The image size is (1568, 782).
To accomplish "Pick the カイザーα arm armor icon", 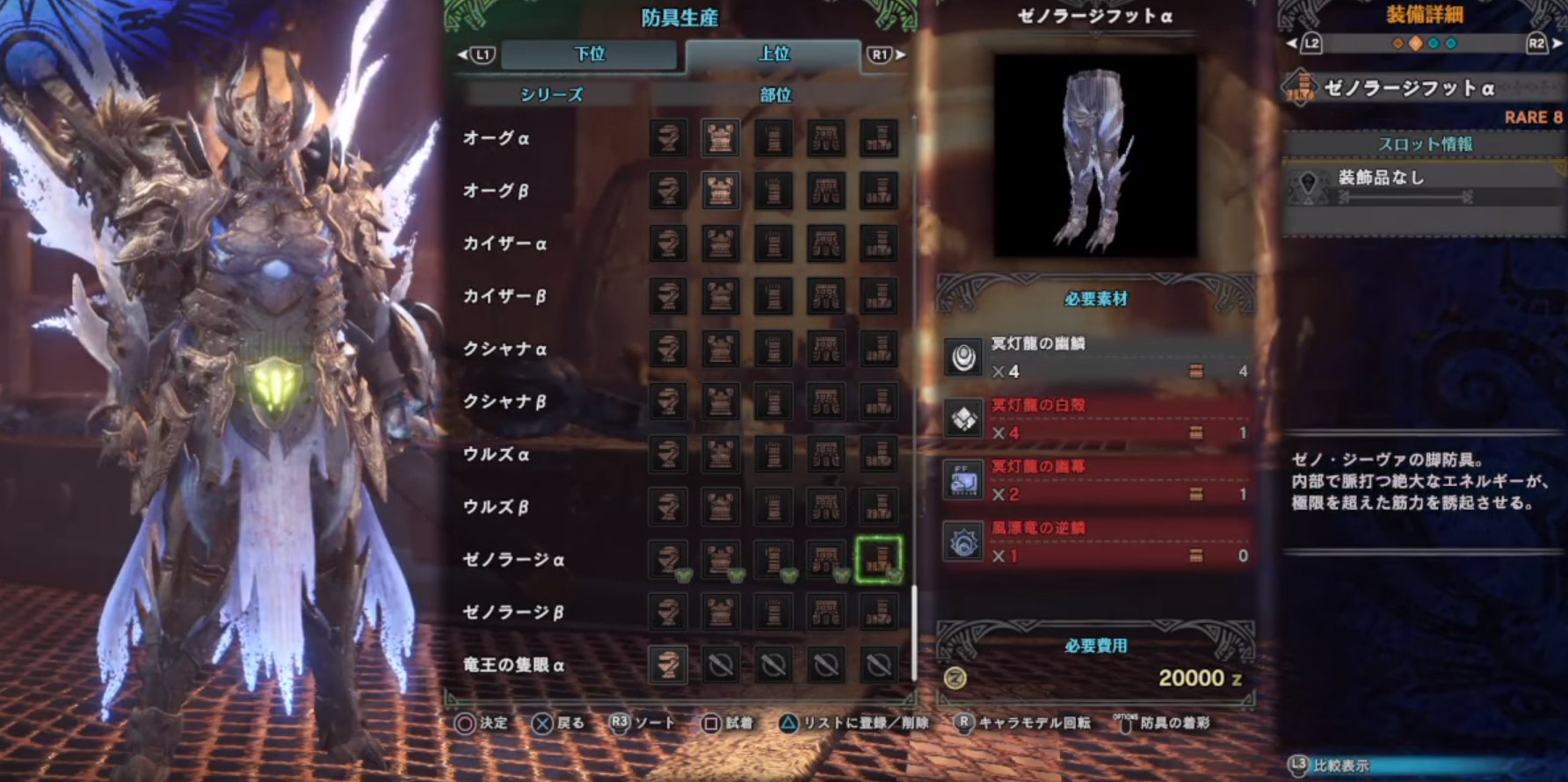I will click(773, 243).
